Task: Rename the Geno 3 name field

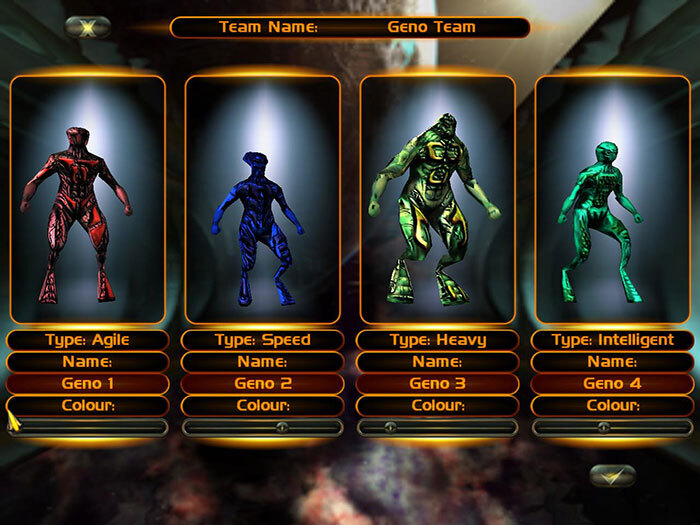Action: pos(437,384)
